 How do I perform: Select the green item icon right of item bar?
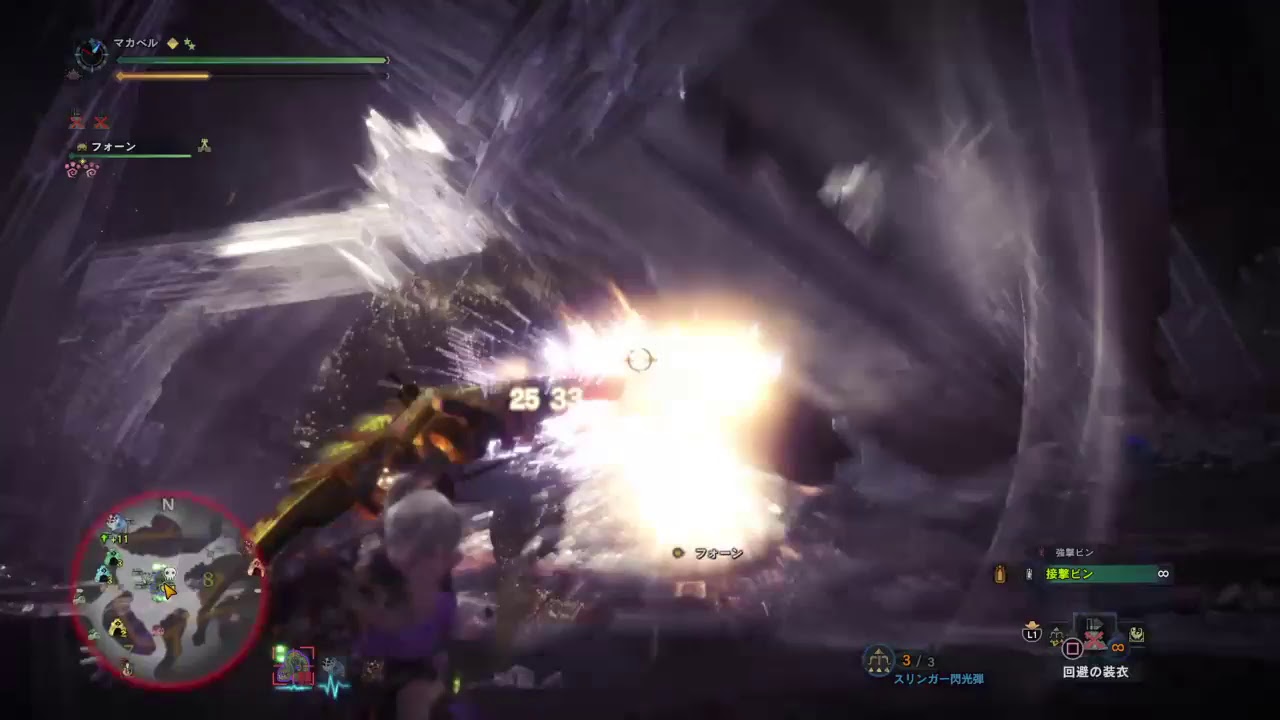pos(1137,634)
